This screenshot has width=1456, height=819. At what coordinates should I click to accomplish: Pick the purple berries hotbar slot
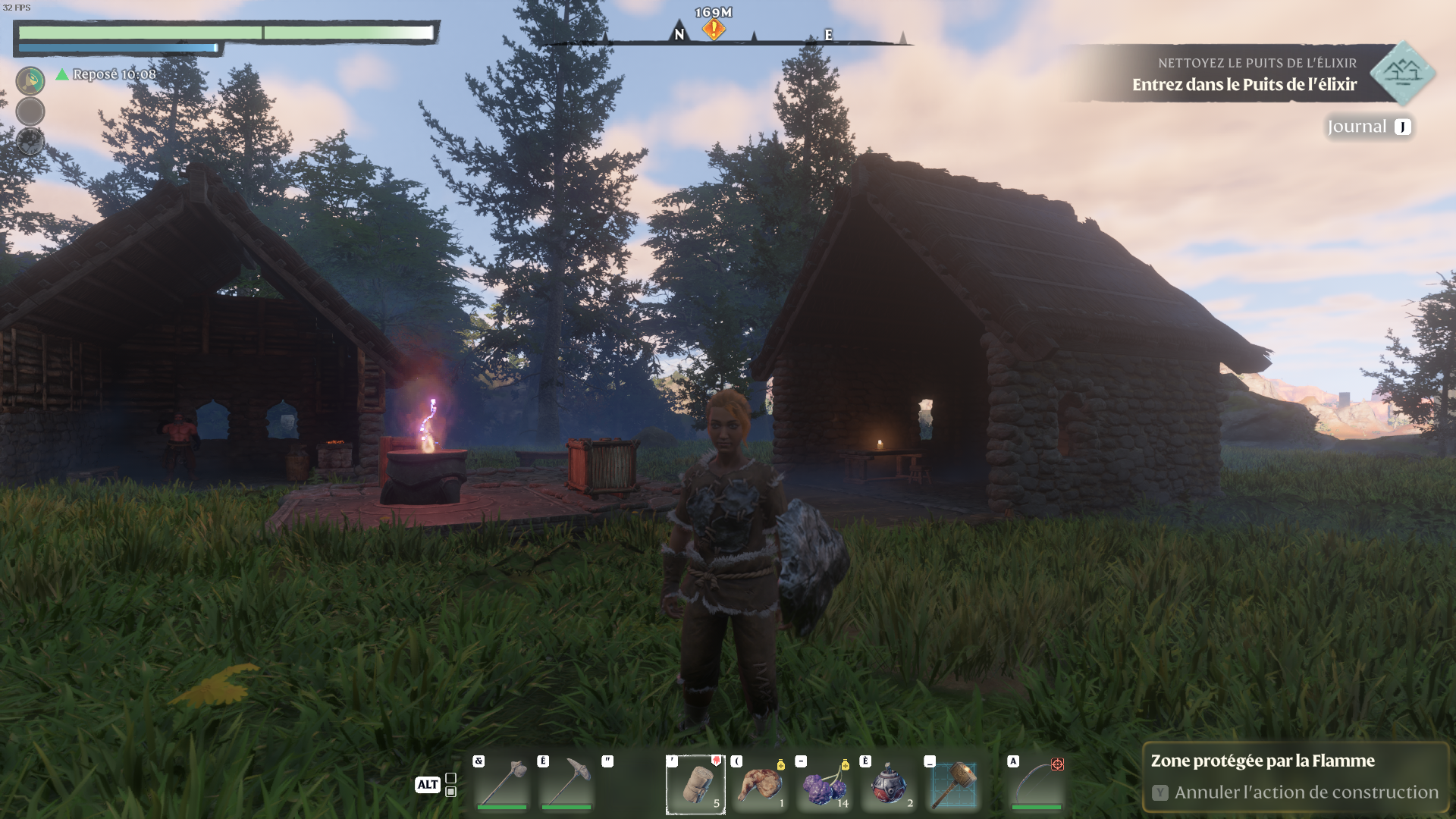tap(824, 785)
